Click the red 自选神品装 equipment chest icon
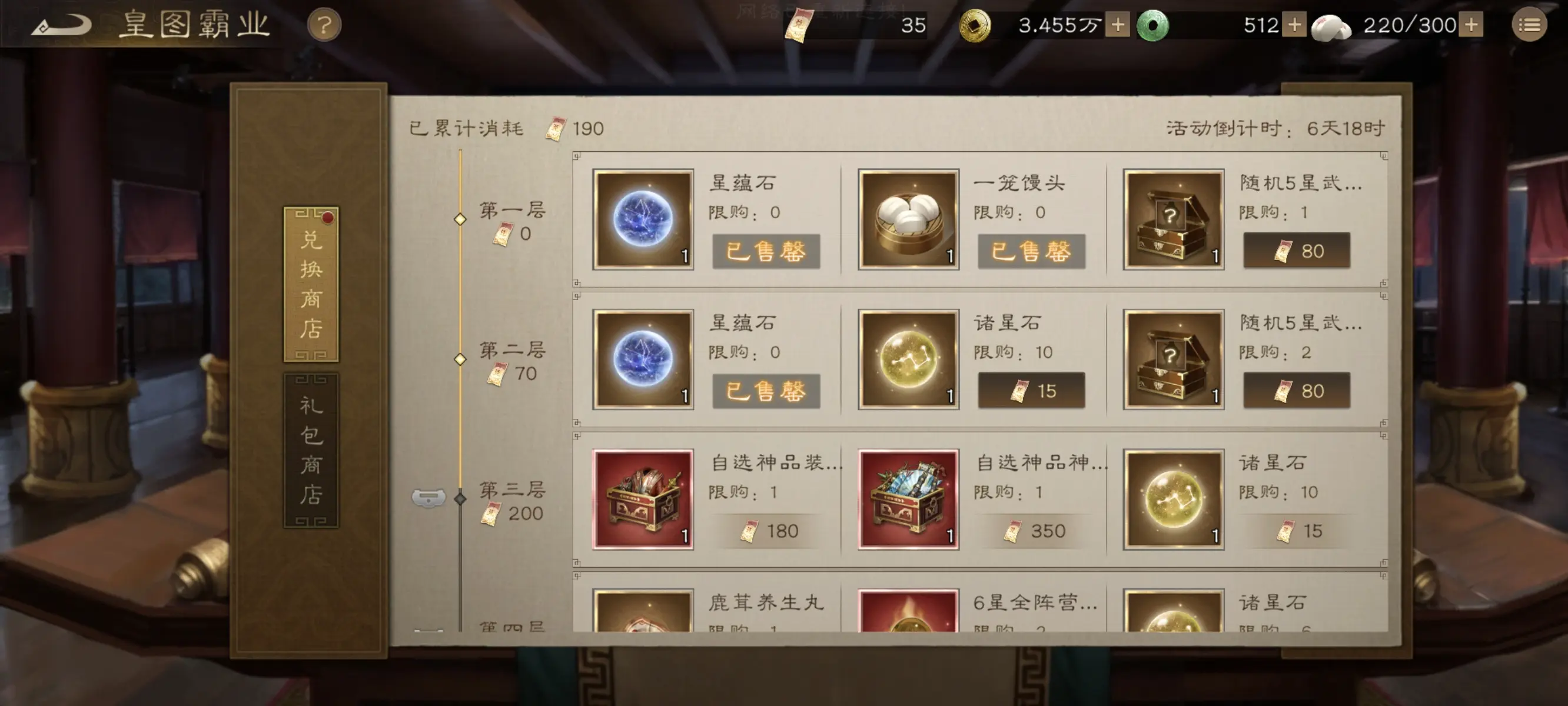1568x706 pixels. click(643, 498)
